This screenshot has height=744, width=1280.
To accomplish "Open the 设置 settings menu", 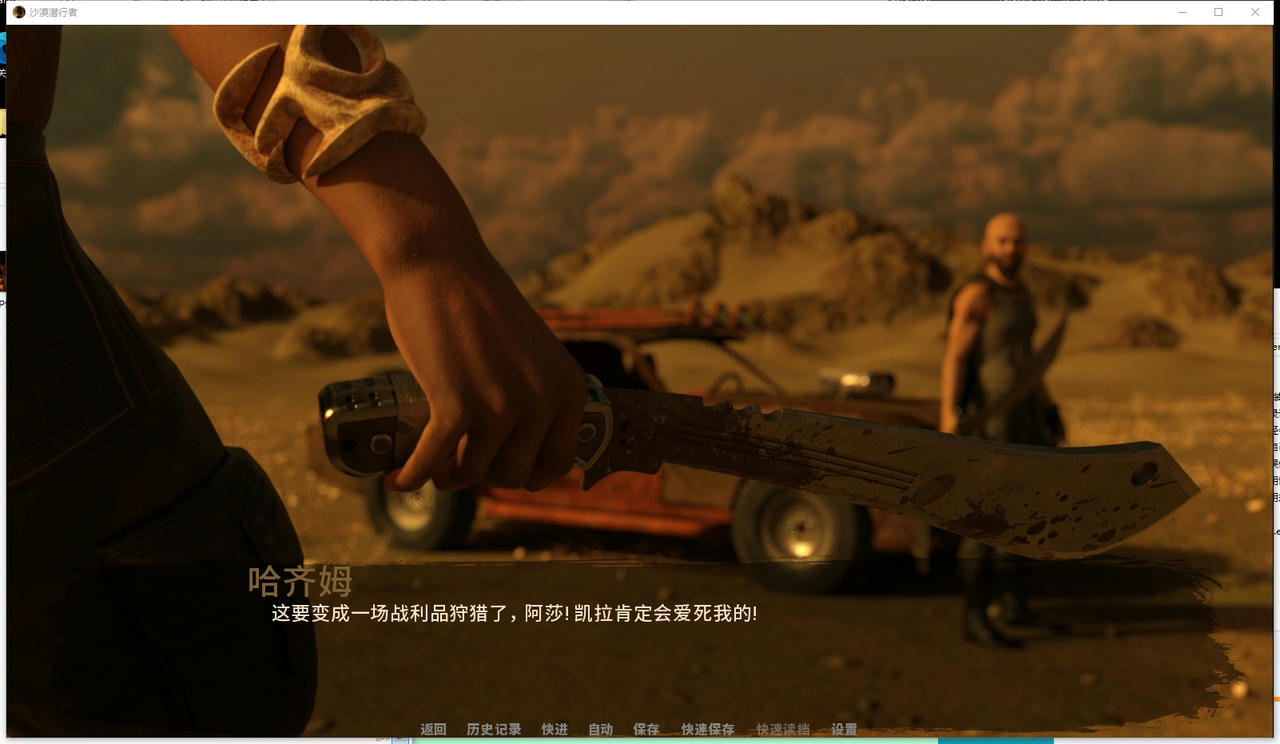I will [x=845, y=729].
